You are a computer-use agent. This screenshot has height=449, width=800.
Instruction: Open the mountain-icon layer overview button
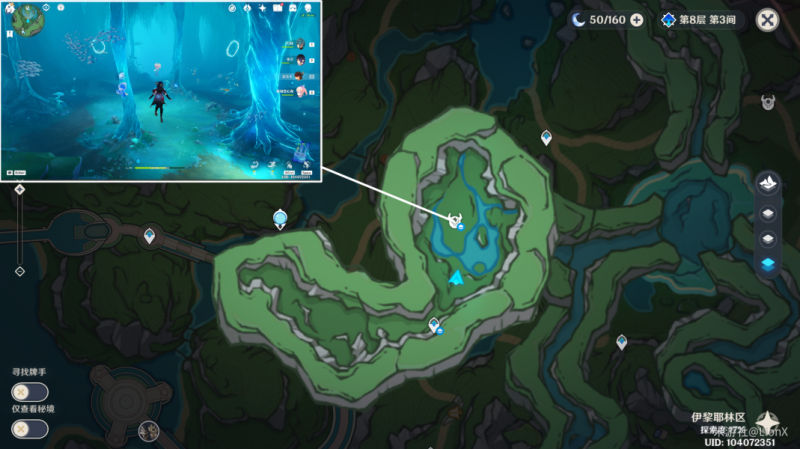point(768,184)
